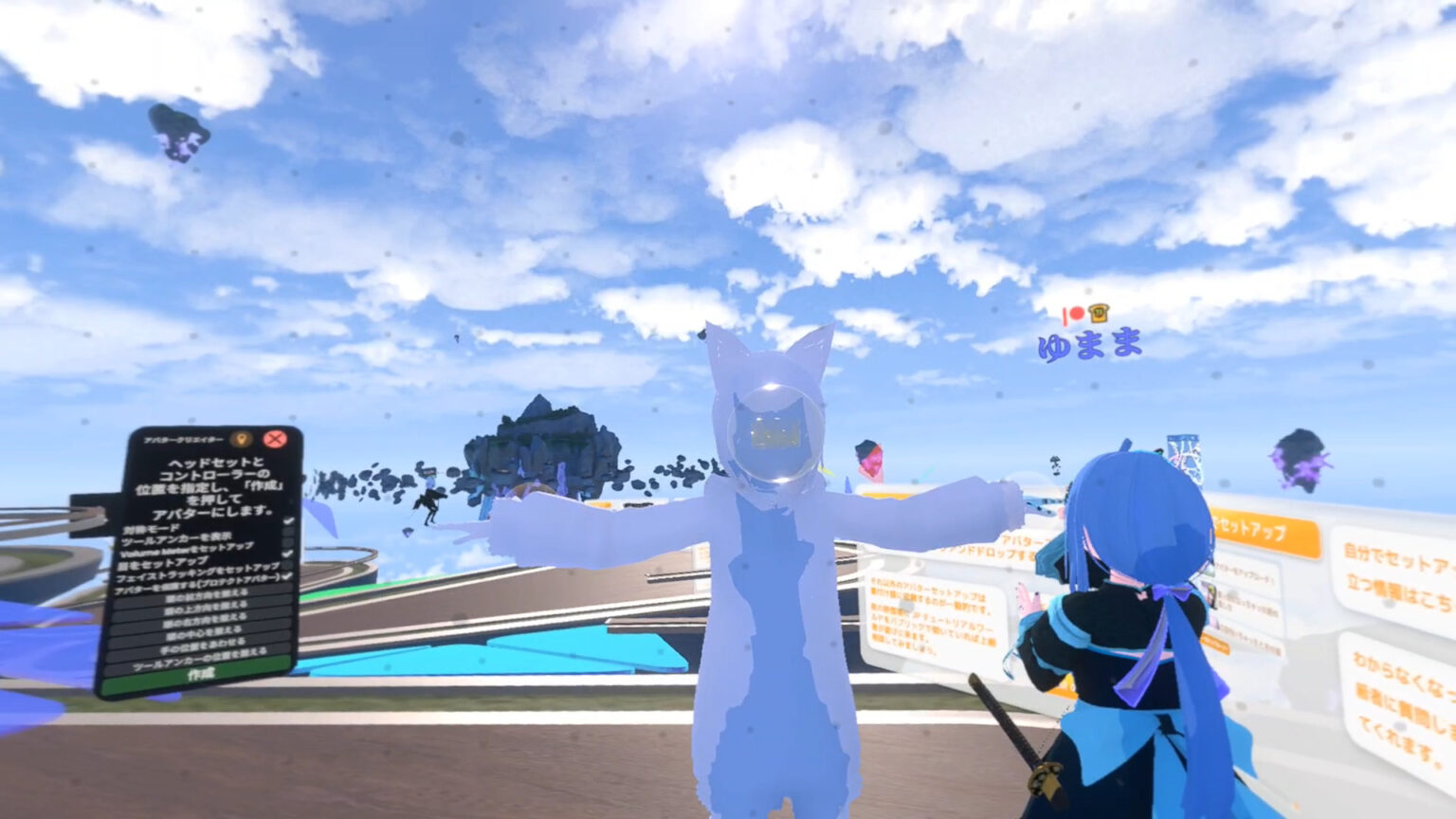Toggle the 対称モード checkbox
1456x819 pixels.
pos(287,520)
